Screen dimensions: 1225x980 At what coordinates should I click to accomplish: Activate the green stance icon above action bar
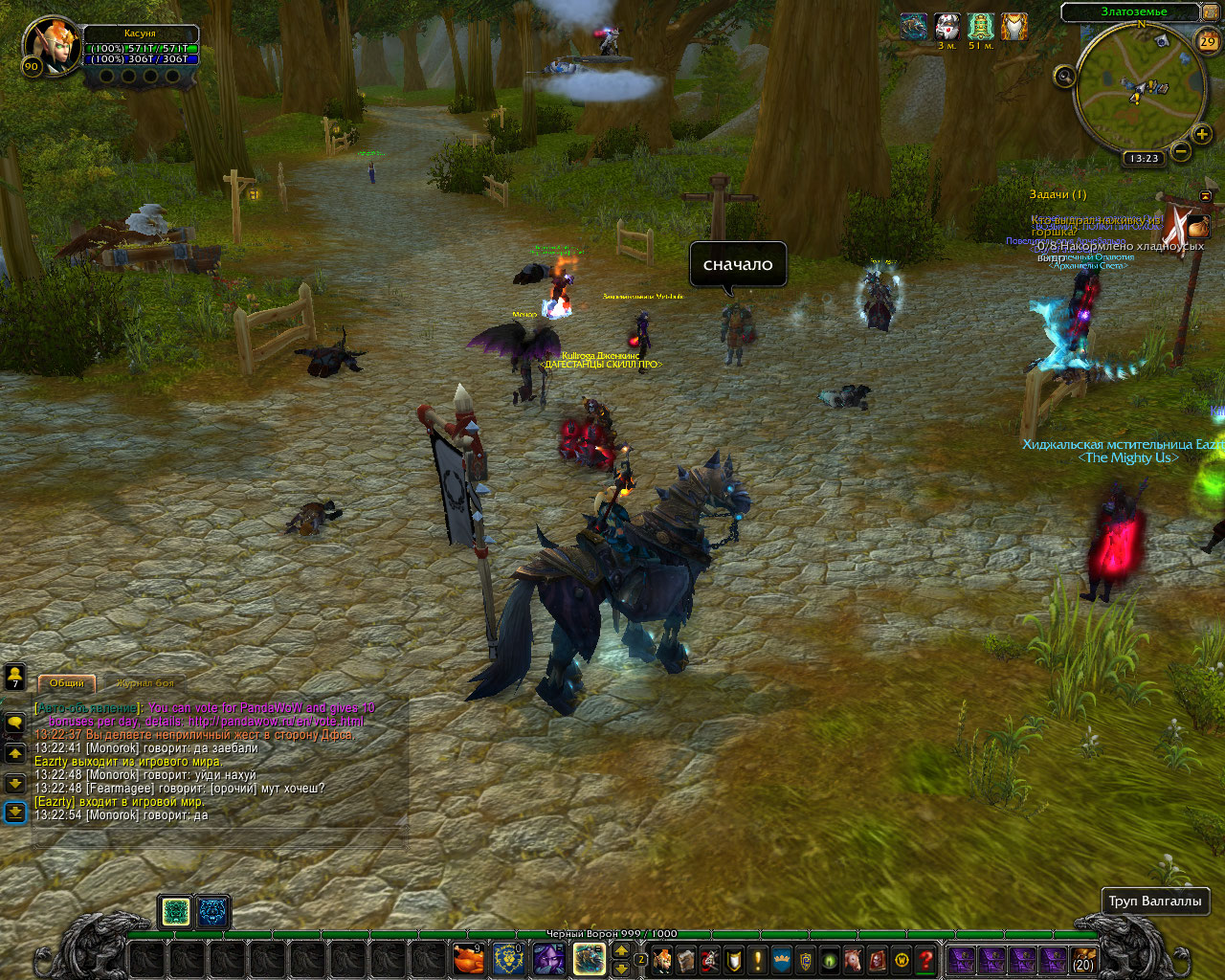click(175, 912)
